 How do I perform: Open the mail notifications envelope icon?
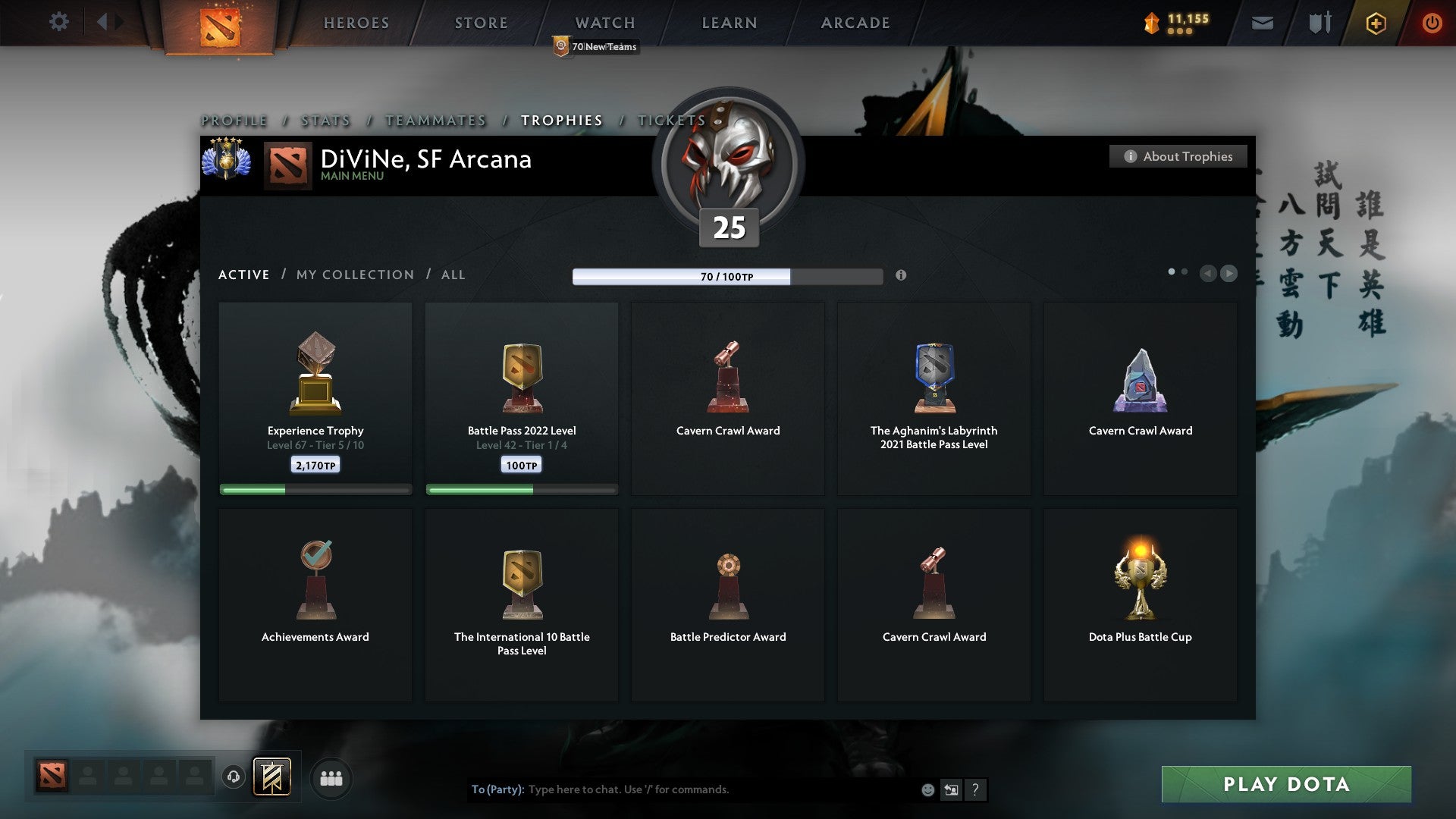pyautogui.click(x=1263, y=23)
